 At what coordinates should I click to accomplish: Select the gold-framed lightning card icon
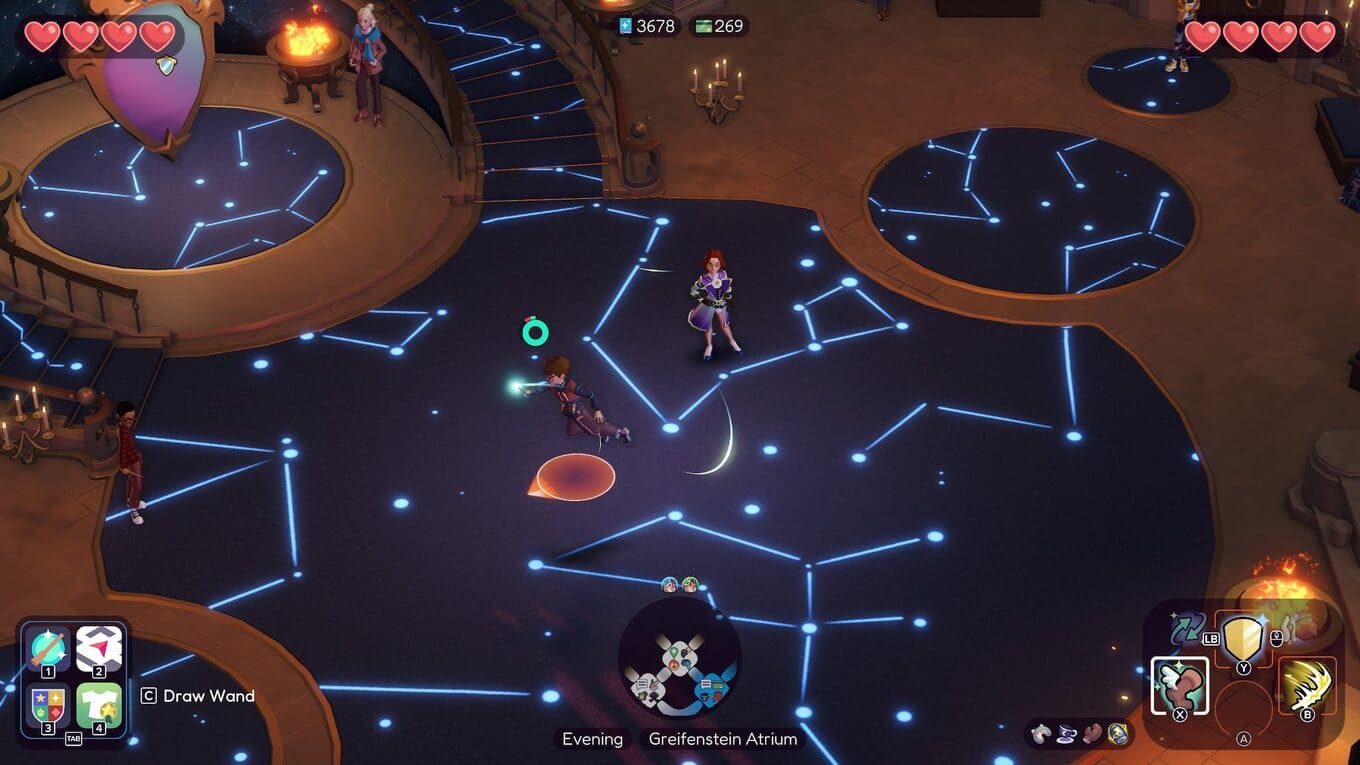pos(1117,734)
